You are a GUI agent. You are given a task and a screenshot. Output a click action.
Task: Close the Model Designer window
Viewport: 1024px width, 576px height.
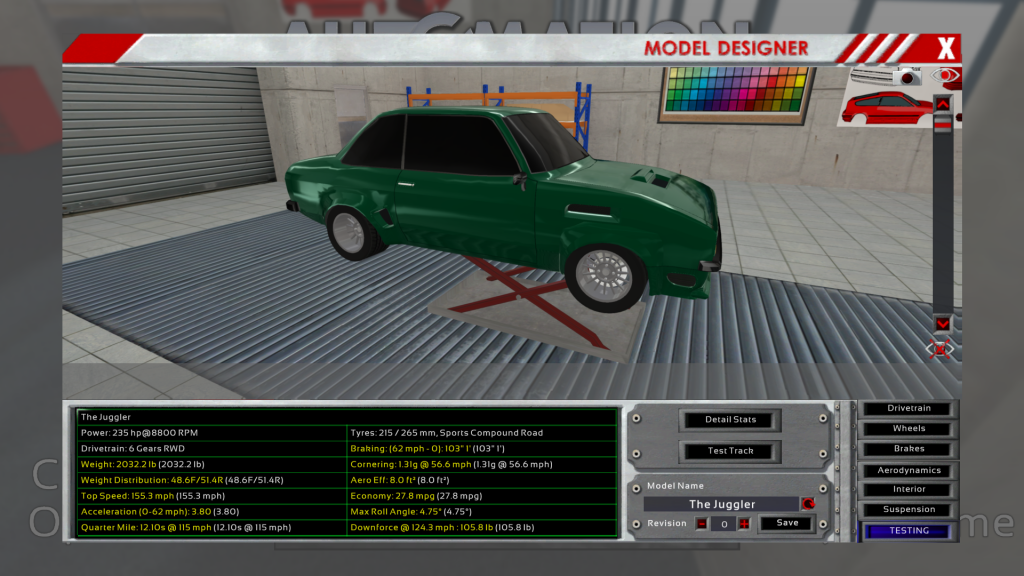point(946,47)
